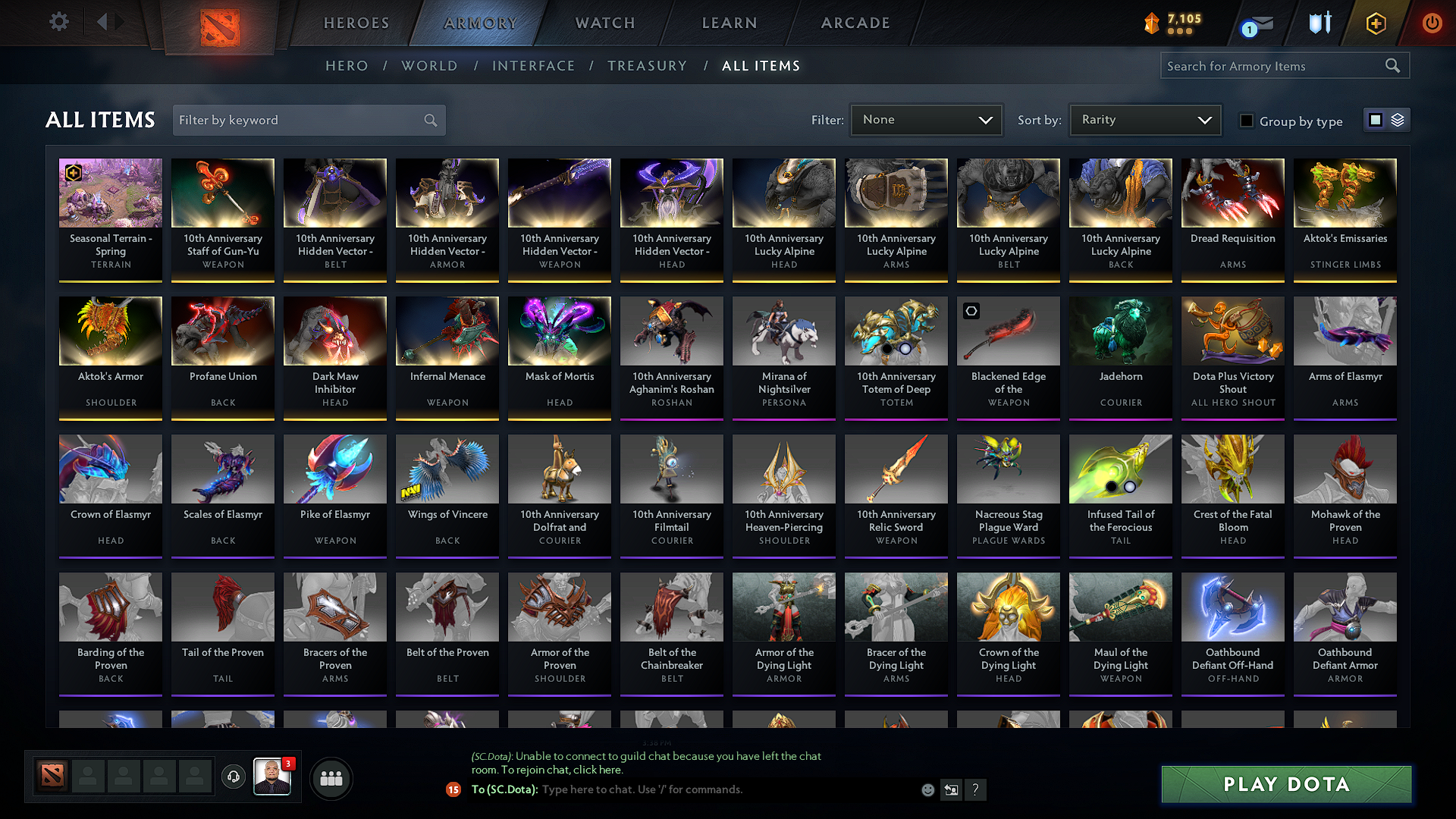Open the TREASURY section
Image resolution: width=1456 pixels, height=819 pixels.
tap(647, 66)
